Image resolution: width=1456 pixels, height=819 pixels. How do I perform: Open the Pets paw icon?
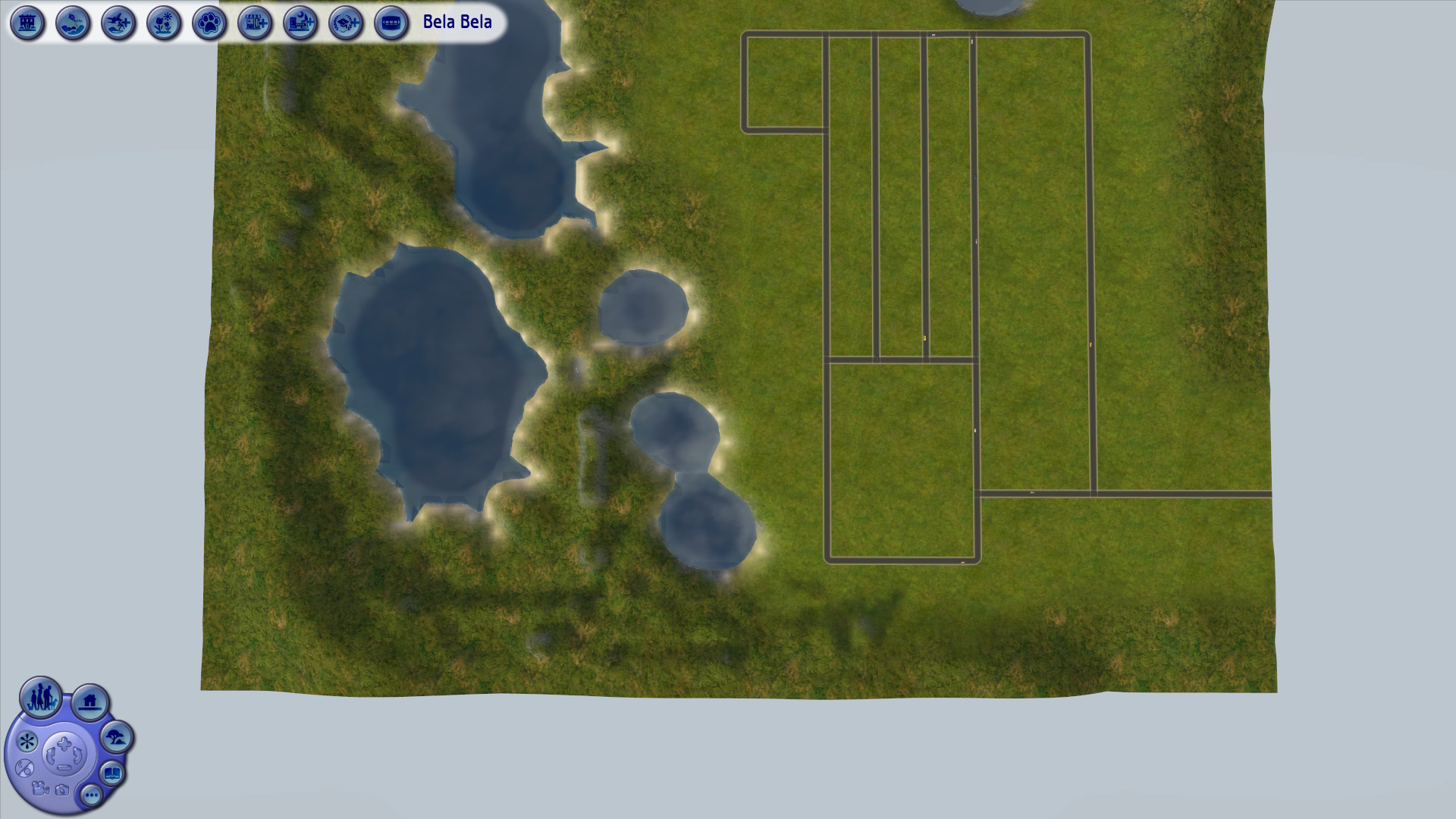pos(209,23)
